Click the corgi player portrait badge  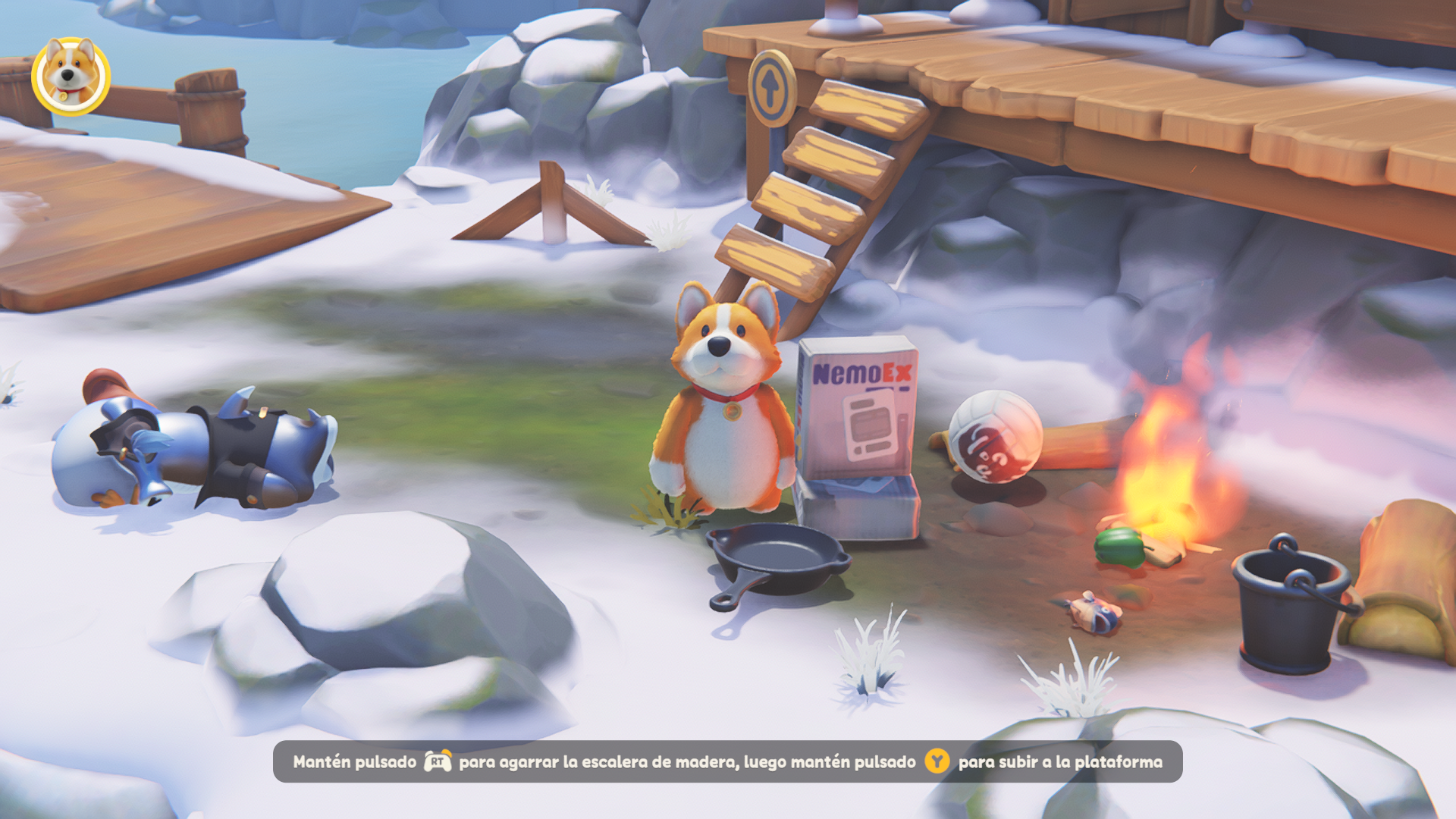point(71,76)
